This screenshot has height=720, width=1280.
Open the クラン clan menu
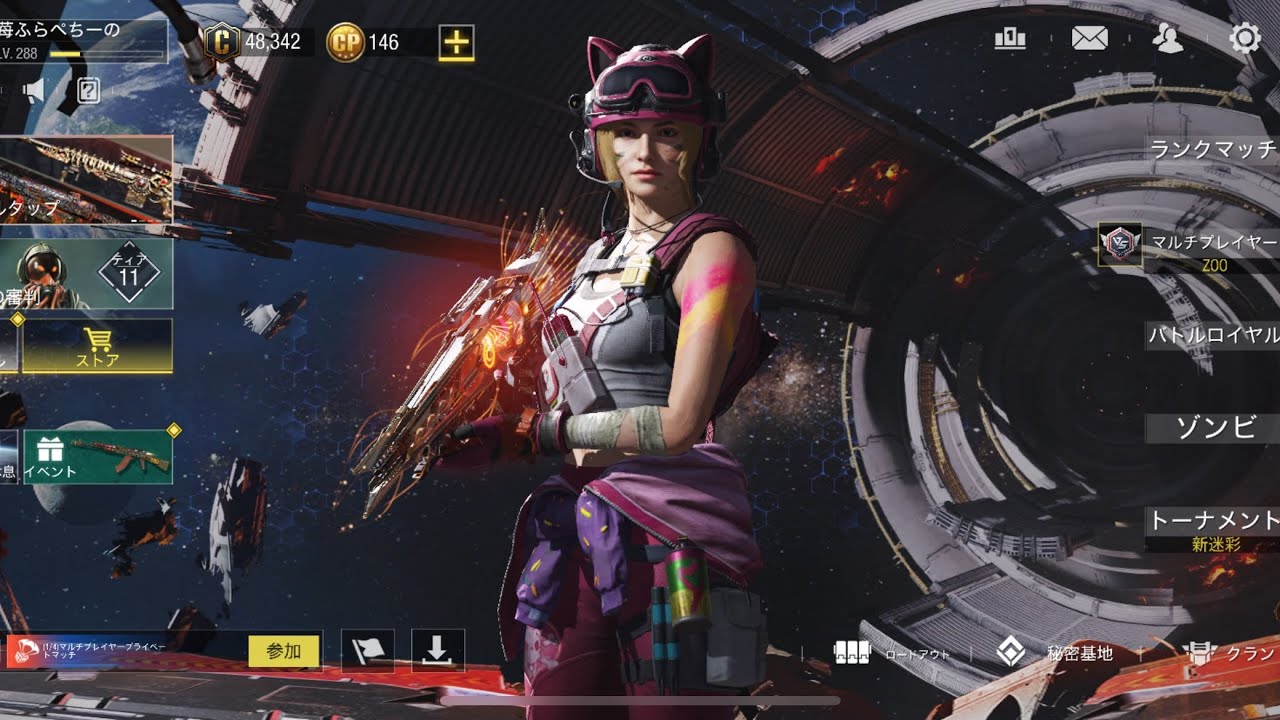point(1230,654)
